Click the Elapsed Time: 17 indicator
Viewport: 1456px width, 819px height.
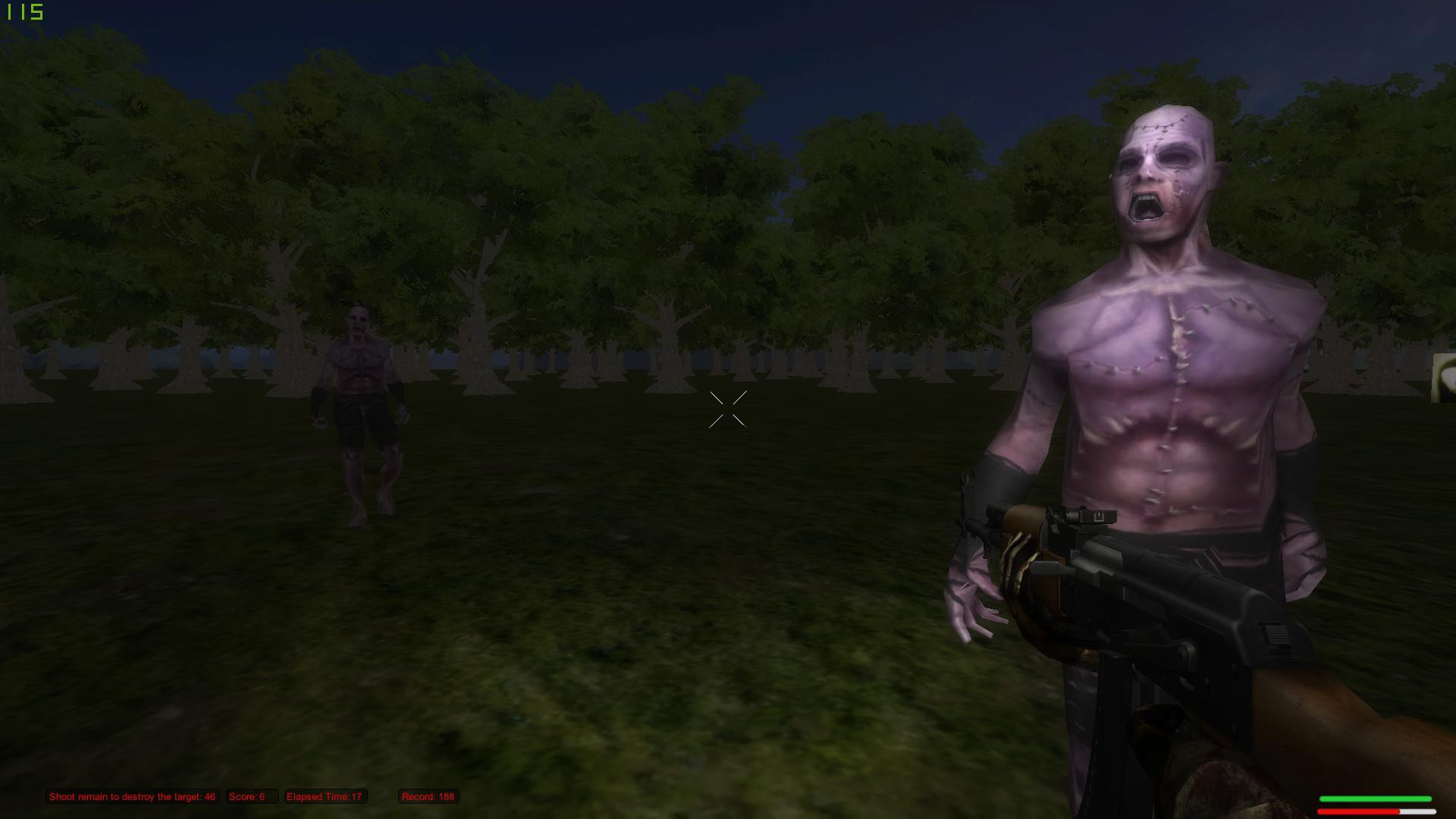coord(325,796)
